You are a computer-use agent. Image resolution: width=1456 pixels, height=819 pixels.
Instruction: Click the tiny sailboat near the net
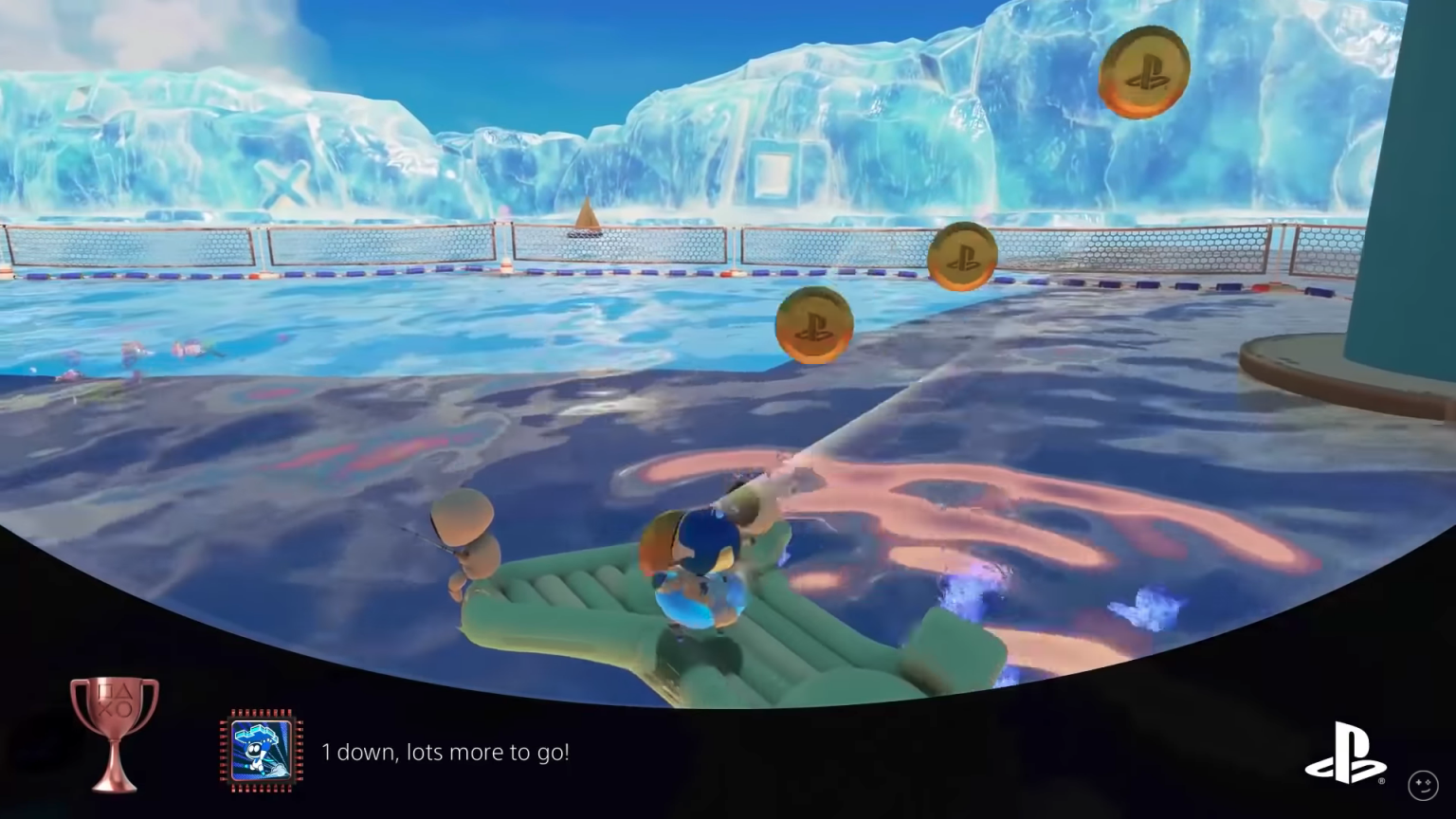point(587,216)
